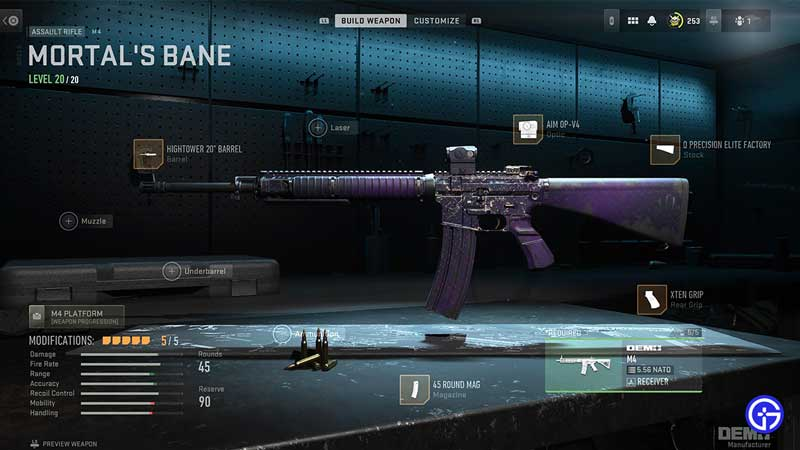The width and height of the screenshot is (800, 450).
Task: Open the Ammunition attachment slot
Action: tap(282, 334)
